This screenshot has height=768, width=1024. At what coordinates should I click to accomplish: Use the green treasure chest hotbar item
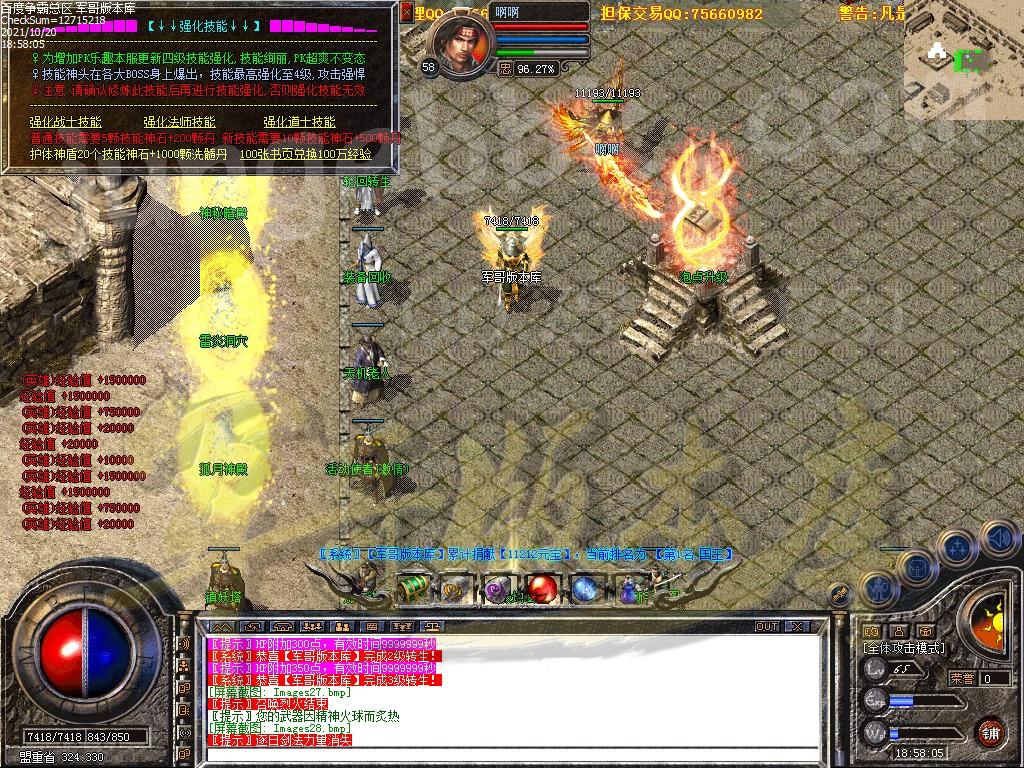pyautogui.click(x=413, y=589)
